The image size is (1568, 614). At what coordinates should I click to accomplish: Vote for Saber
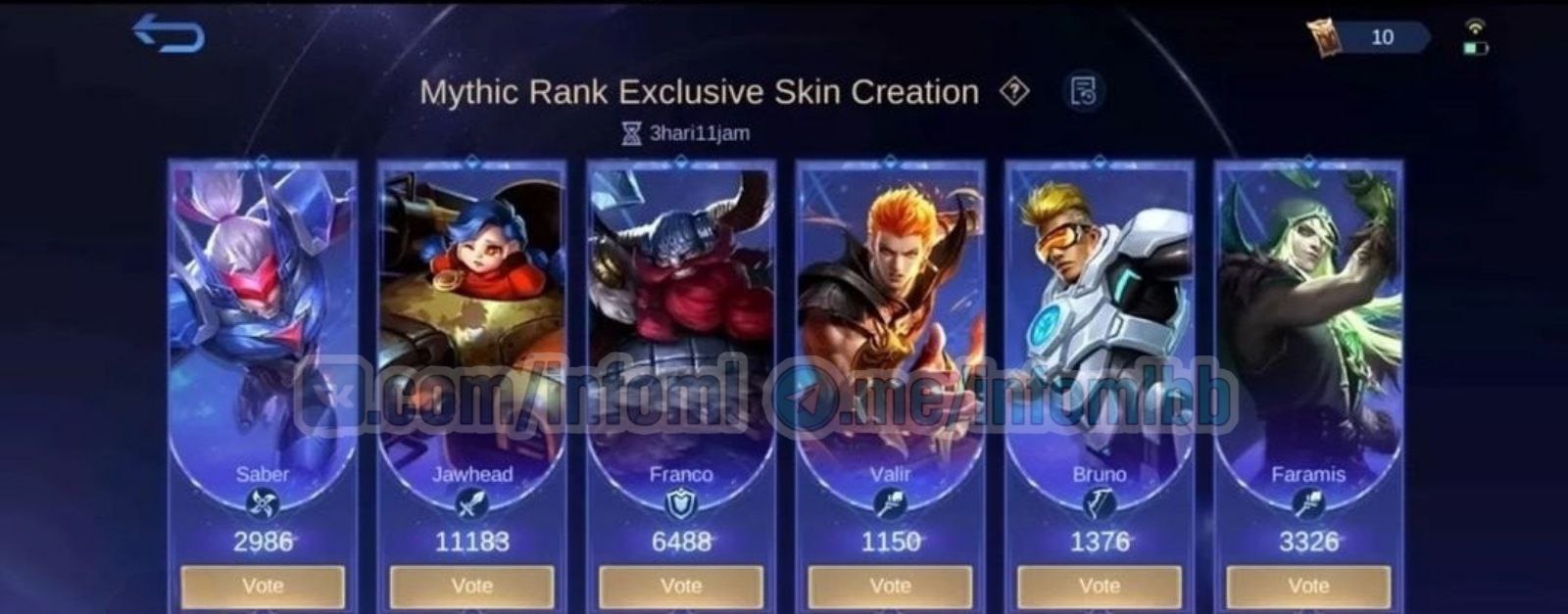coord(263,586)
